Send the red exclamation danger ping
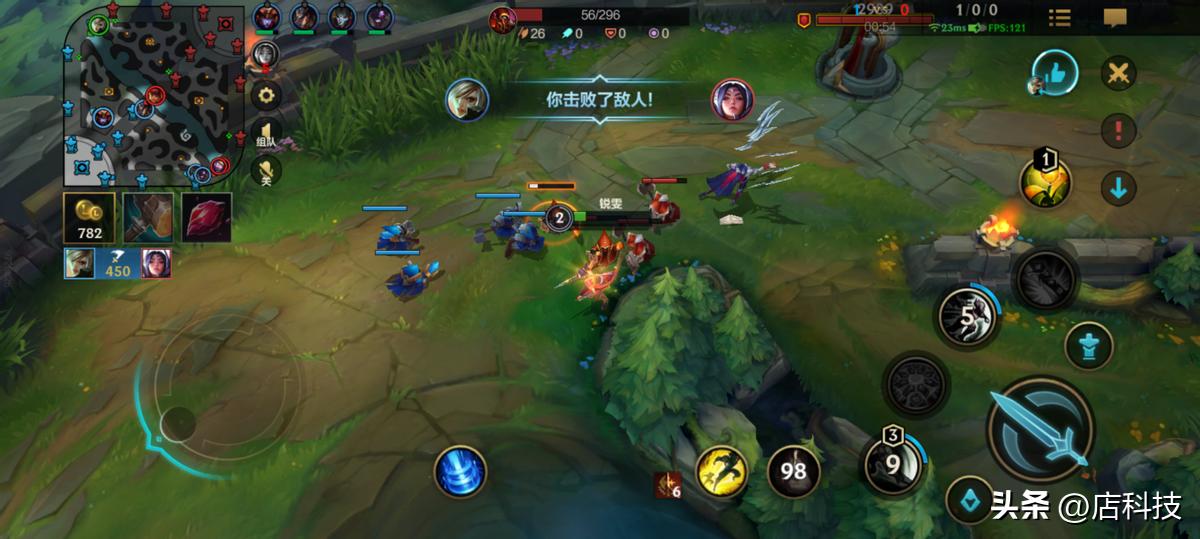 tap(1119, 131)
